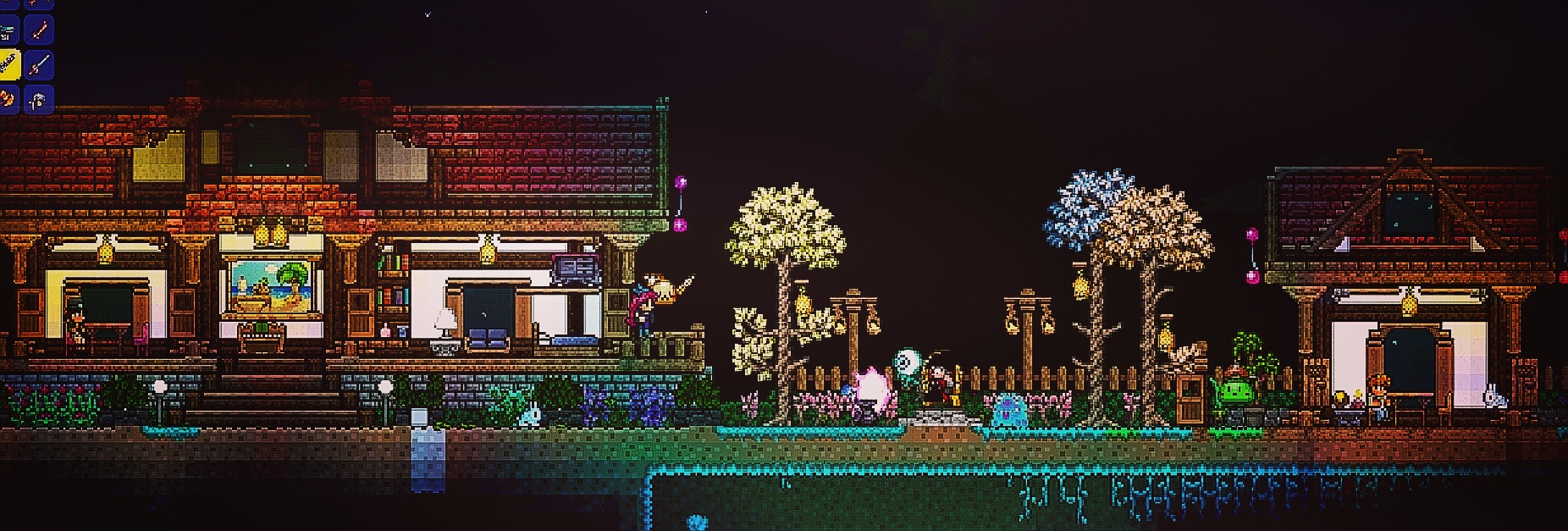Select the cyan item slot with a stack count
This screenshot has height=531, width=1568.
pyautogui.click(x=8, y=31)
